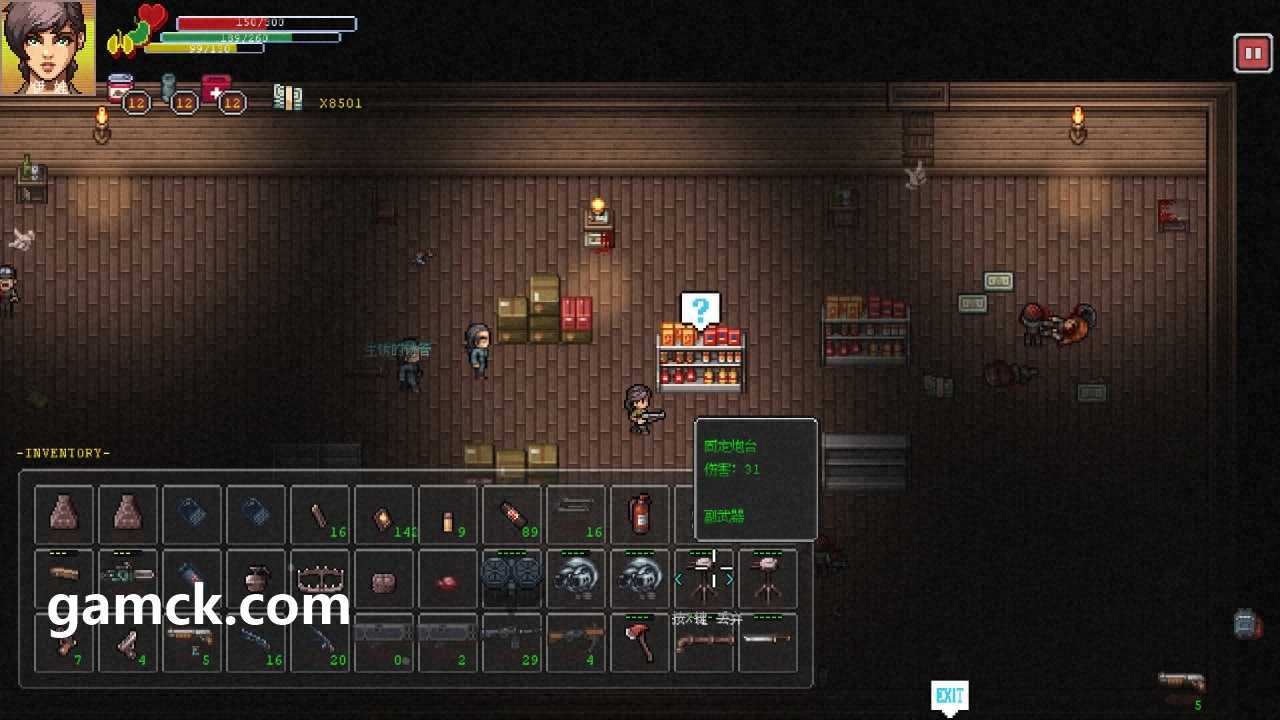Select the raw meat inventory slot

point(448,578)
